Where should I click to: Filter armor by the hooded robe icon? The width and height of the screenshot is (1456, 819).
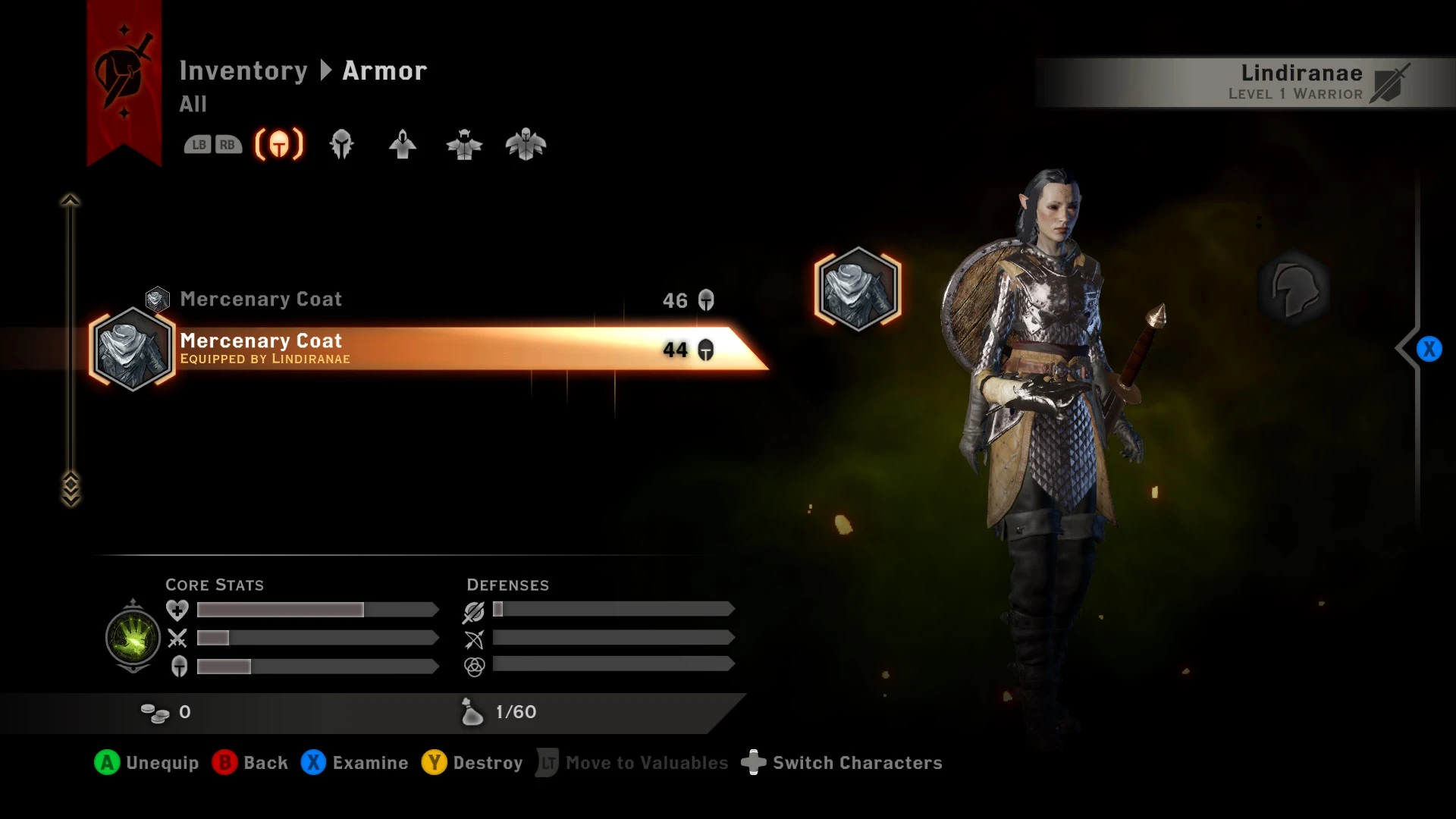tap(403, 144)
